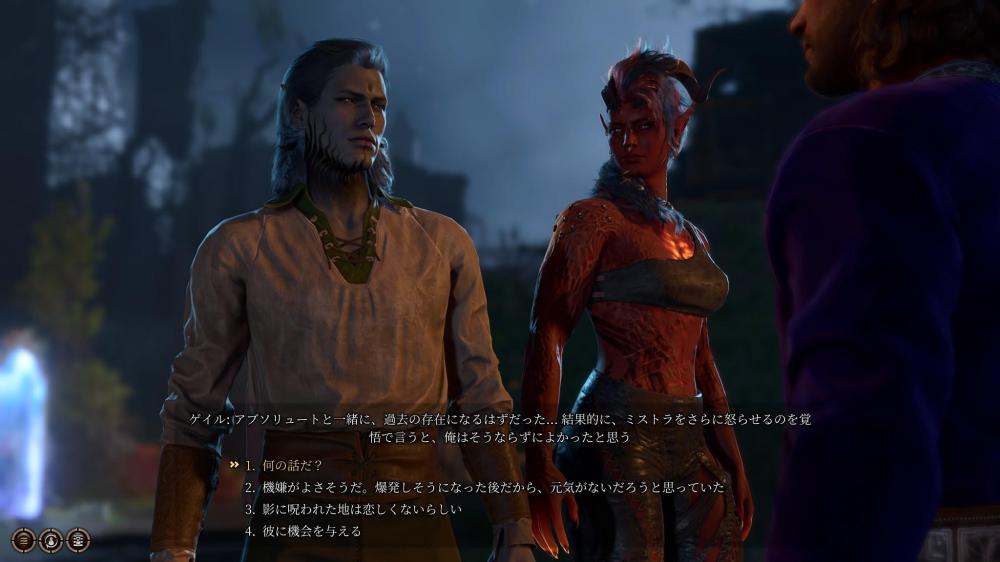Open the dialogue history lines icon
Screen dimensions: 1000x562
pos(23,540)
